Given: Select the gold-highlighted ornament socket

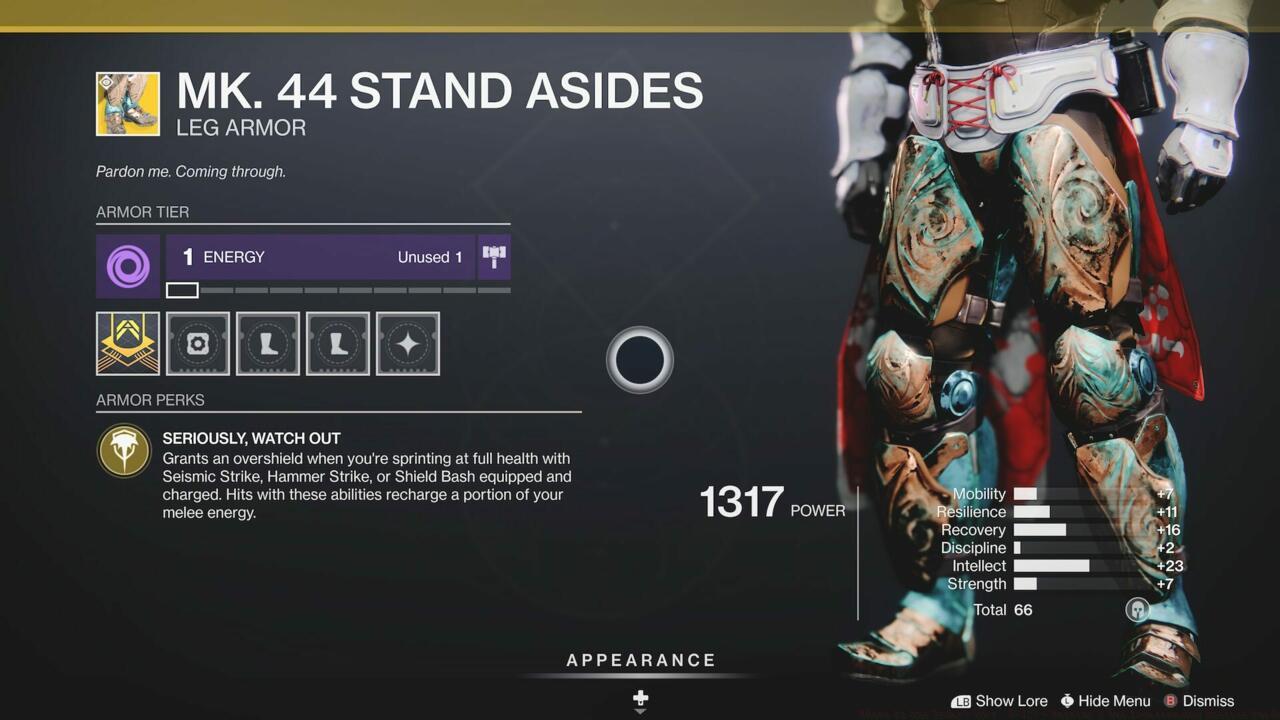Looking at the screenshot, I should point(127,343).
